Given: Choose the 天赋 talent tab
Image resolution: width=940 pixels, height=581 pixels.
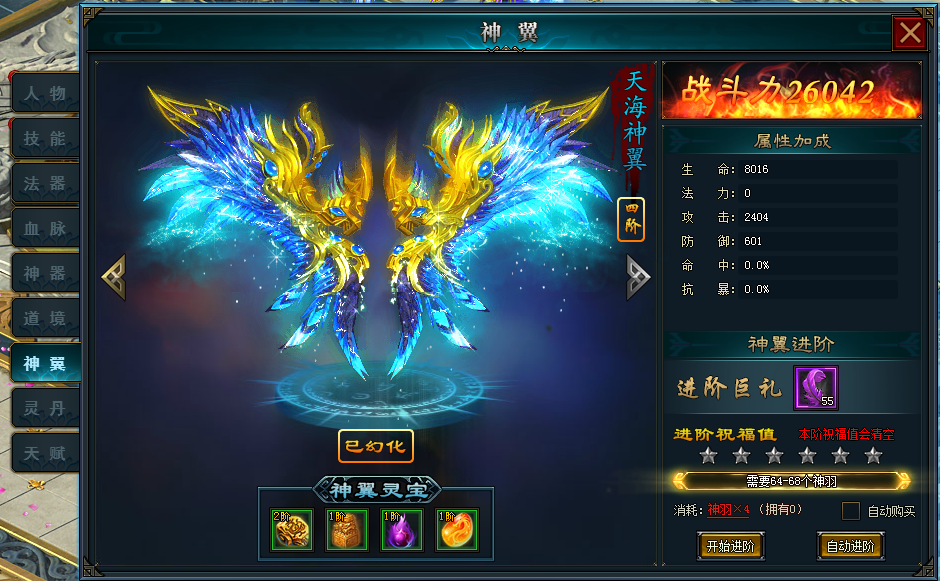Looking at the screenshot, I should [x=45, y=453].
